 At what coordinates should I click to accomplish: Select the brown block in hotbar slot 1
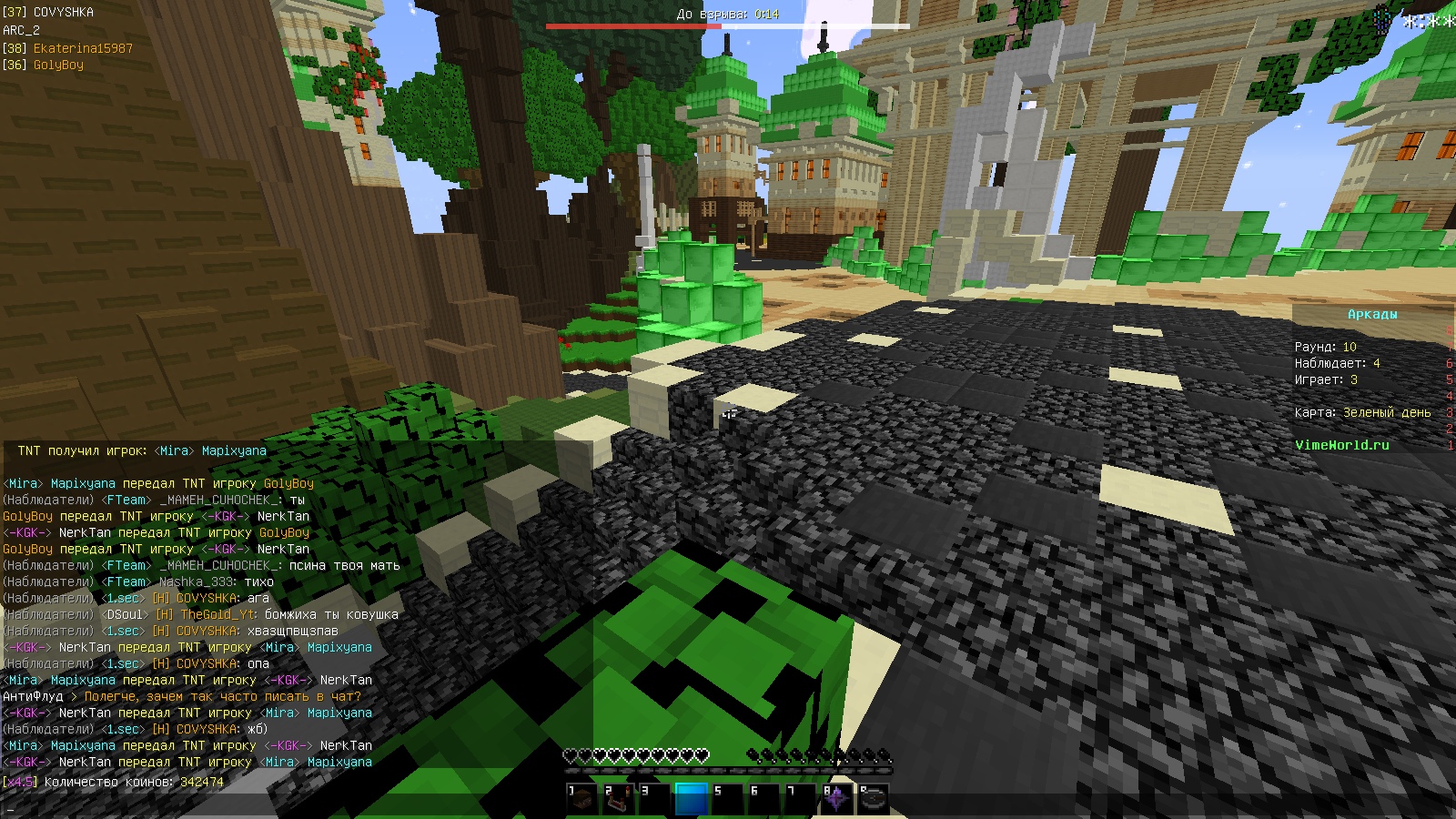point(581,800)
